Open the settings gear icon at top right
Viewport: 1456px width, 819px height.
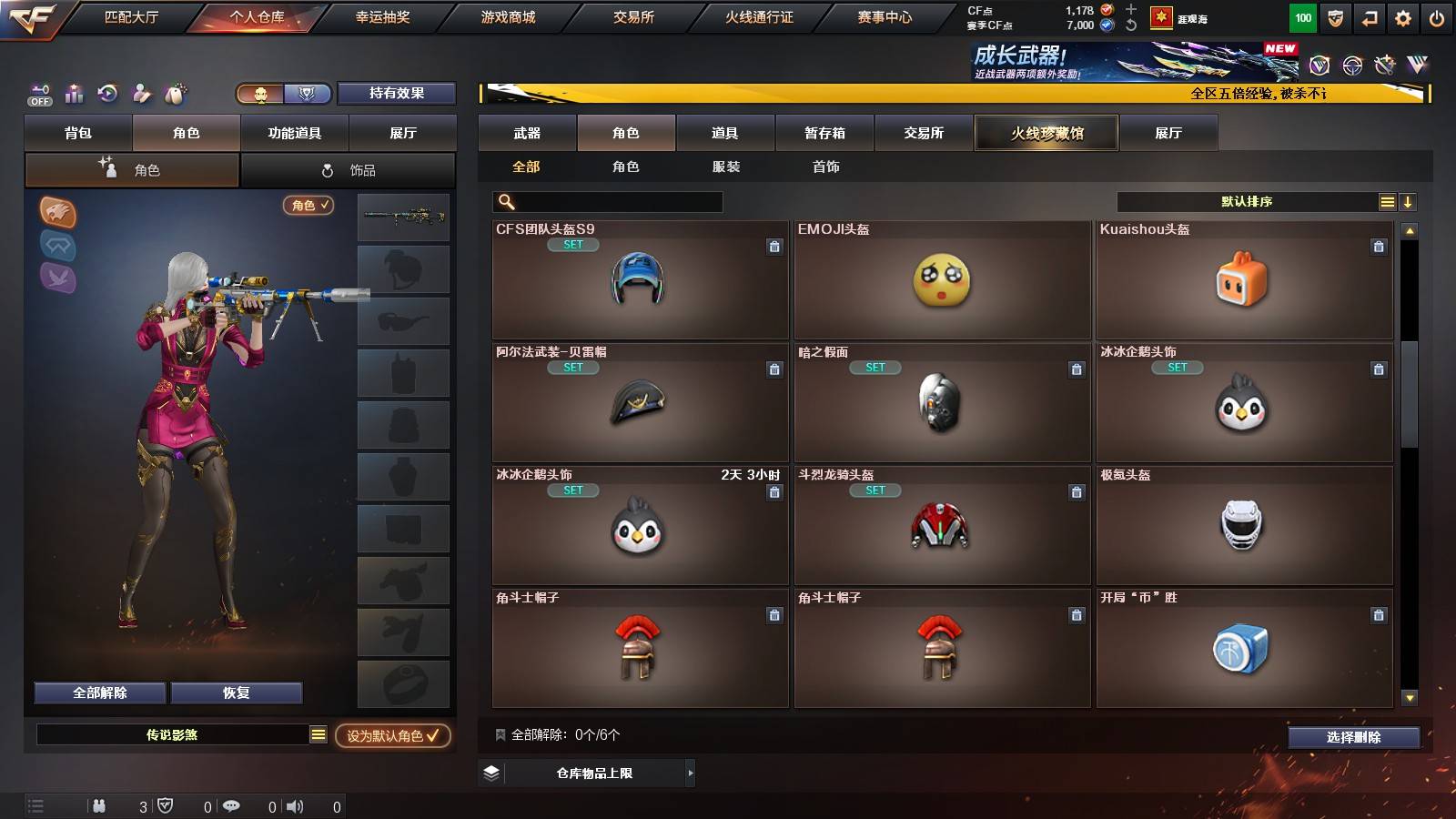1402,16
